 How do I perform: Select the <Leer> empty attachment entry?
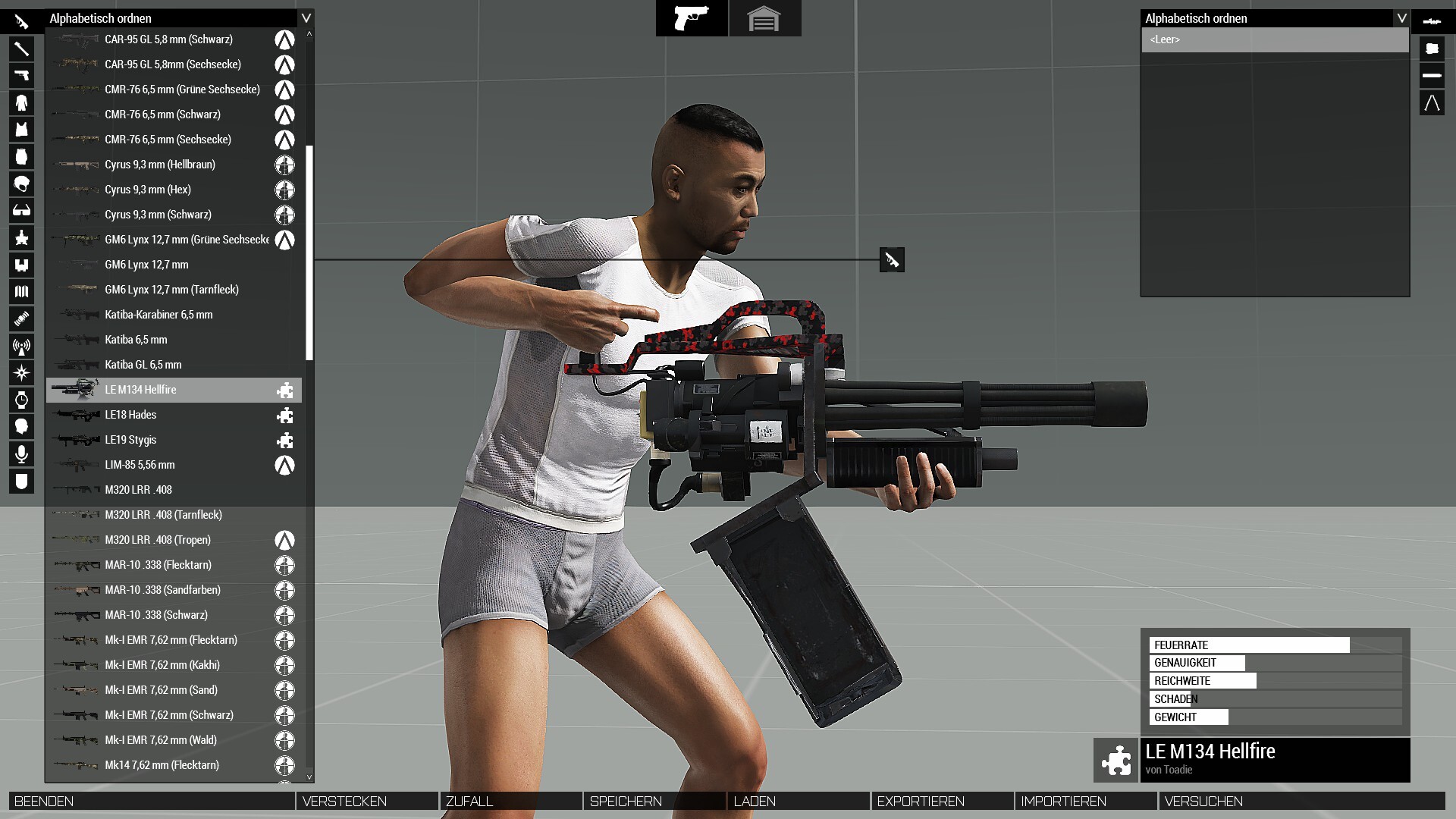point(1275,39)
